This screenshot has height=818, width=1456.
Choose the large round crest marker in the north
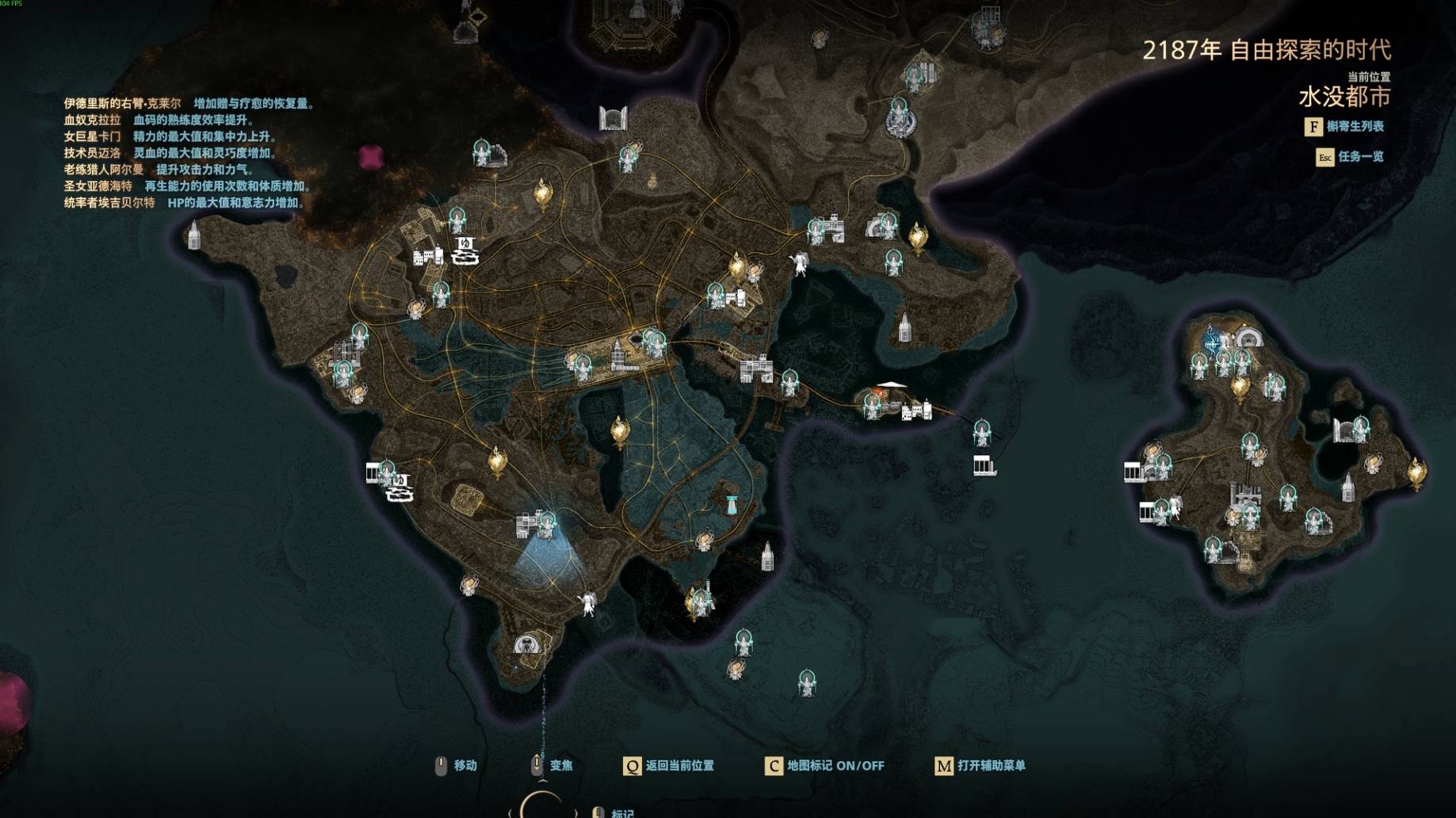click(x=900, y=122)
